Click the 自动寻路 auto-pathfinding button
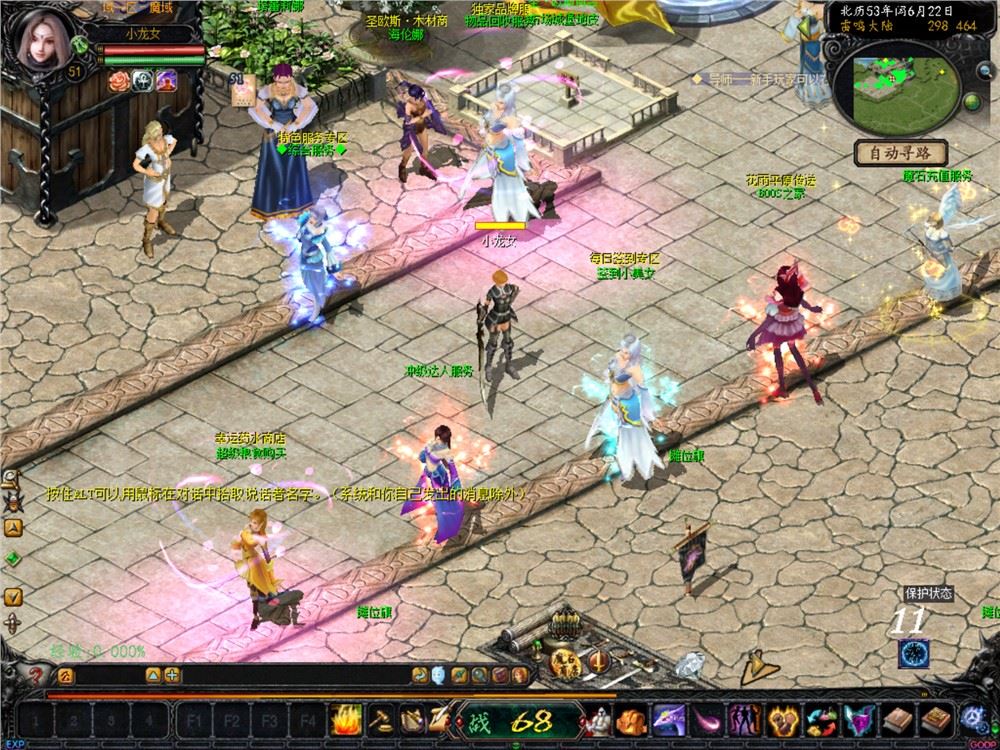The image size is (1000, 750). click(901, 154)
